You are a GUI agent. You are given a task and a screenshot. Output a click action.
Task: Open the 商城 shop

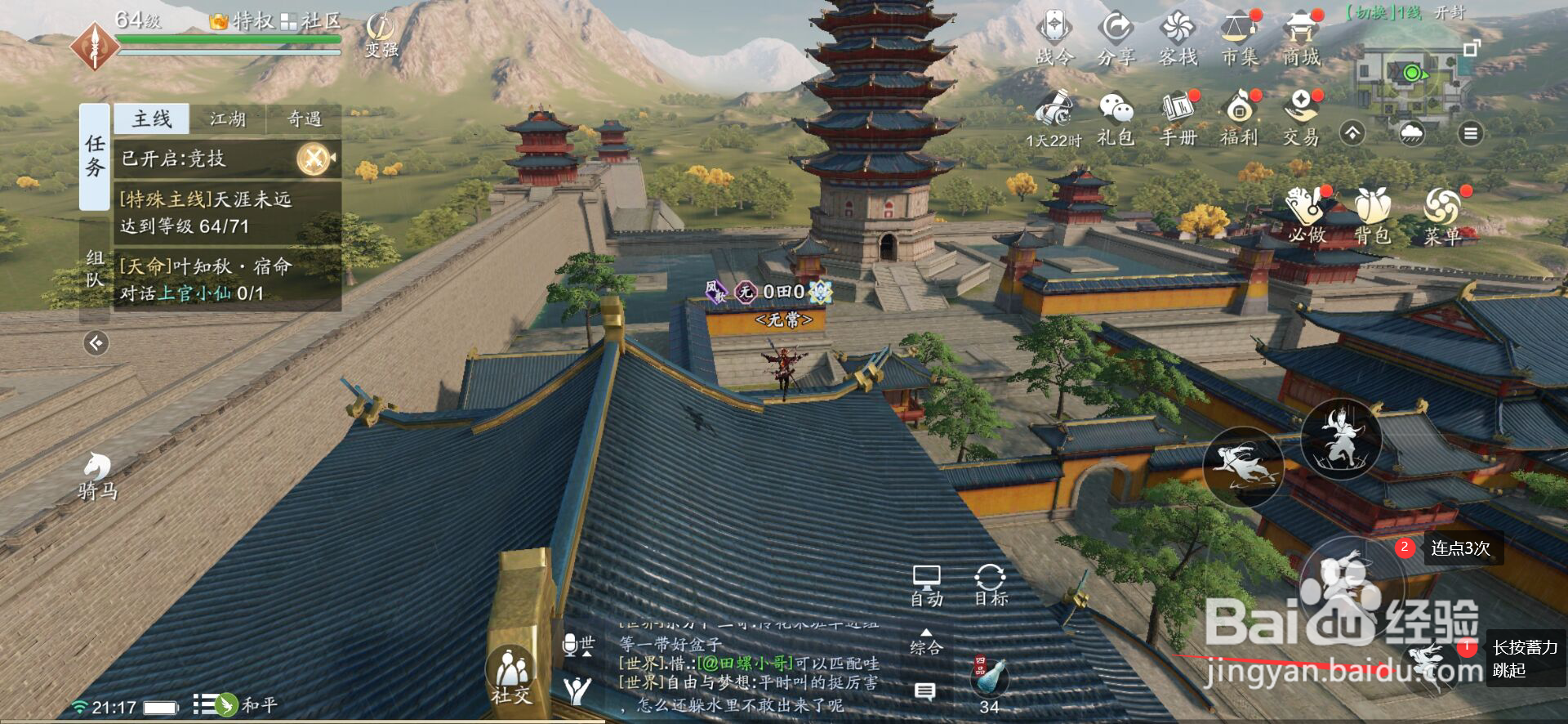click(x=1301, y=37)
